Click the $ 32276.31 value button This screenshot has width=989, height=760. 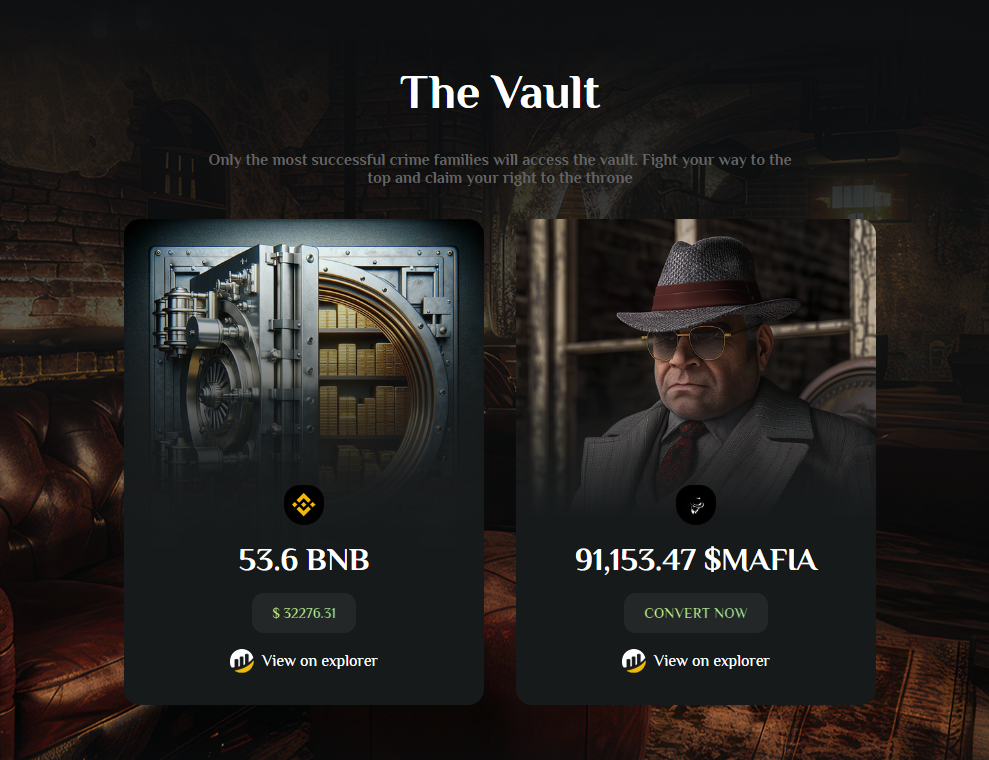(x=304, y=613)
